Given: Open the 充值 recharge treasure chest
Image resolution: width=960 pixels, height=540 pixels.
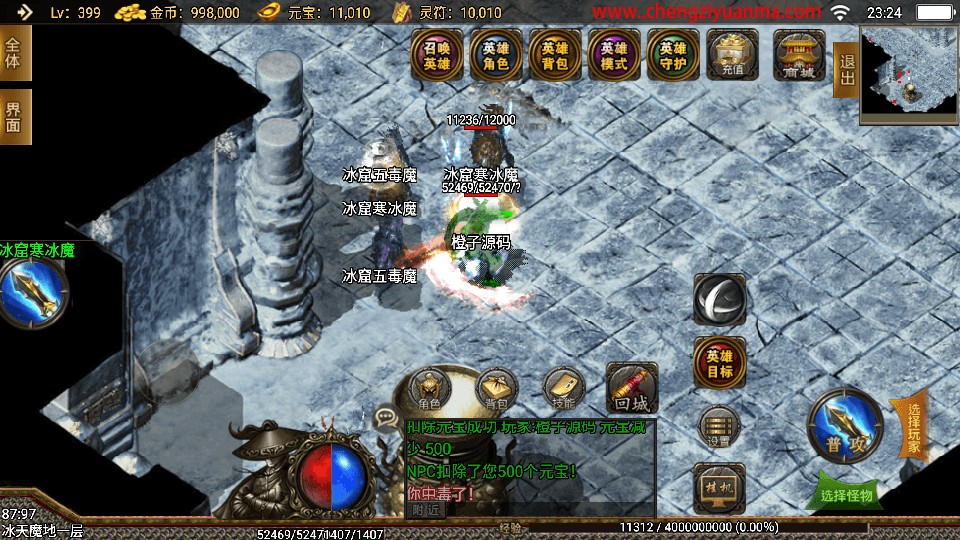Looking at the screenshot, I should [x=733, y=56].
